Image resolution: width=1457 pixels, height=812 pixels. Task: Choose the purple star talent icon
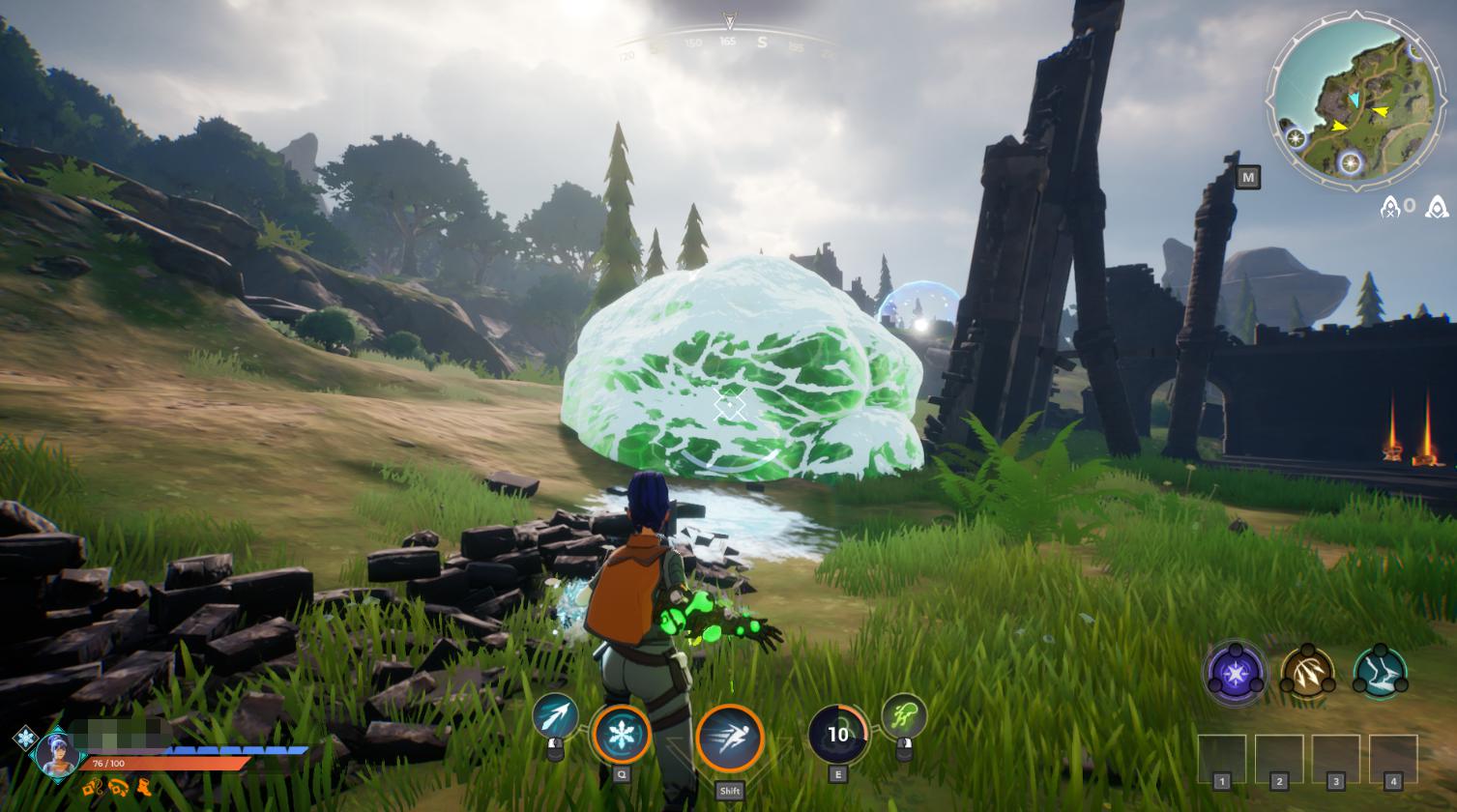pos(1235,672)
